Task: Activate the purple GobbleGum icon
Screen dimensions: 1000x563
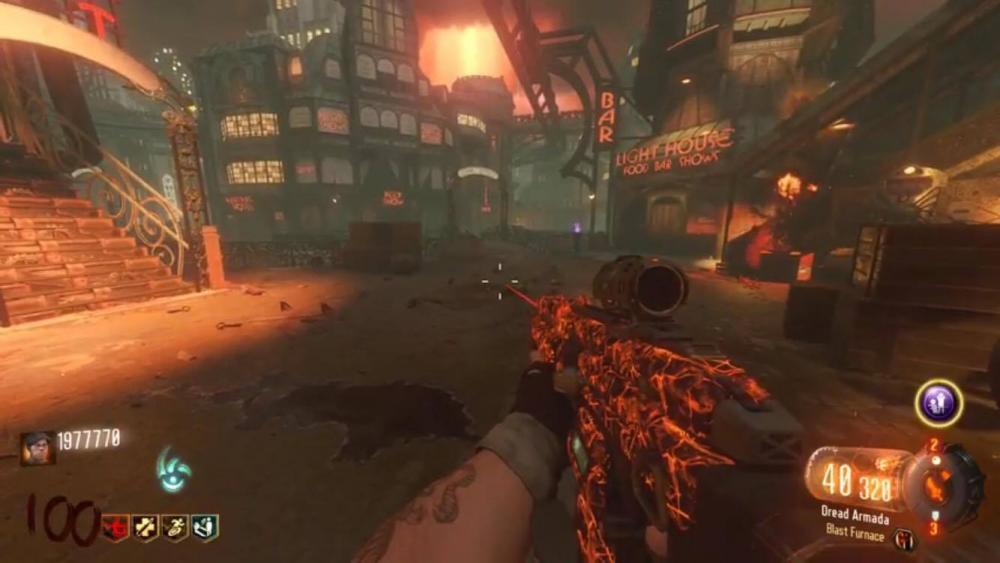Action: tap(938, 403)
